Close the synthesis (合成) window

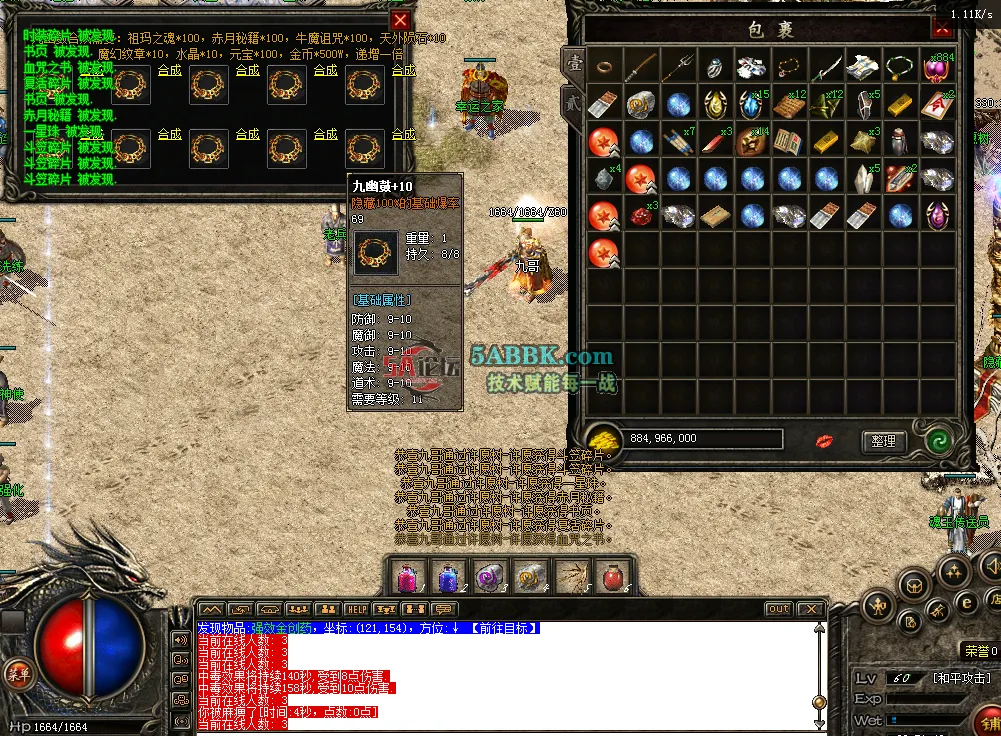click(x=400, y=20)
